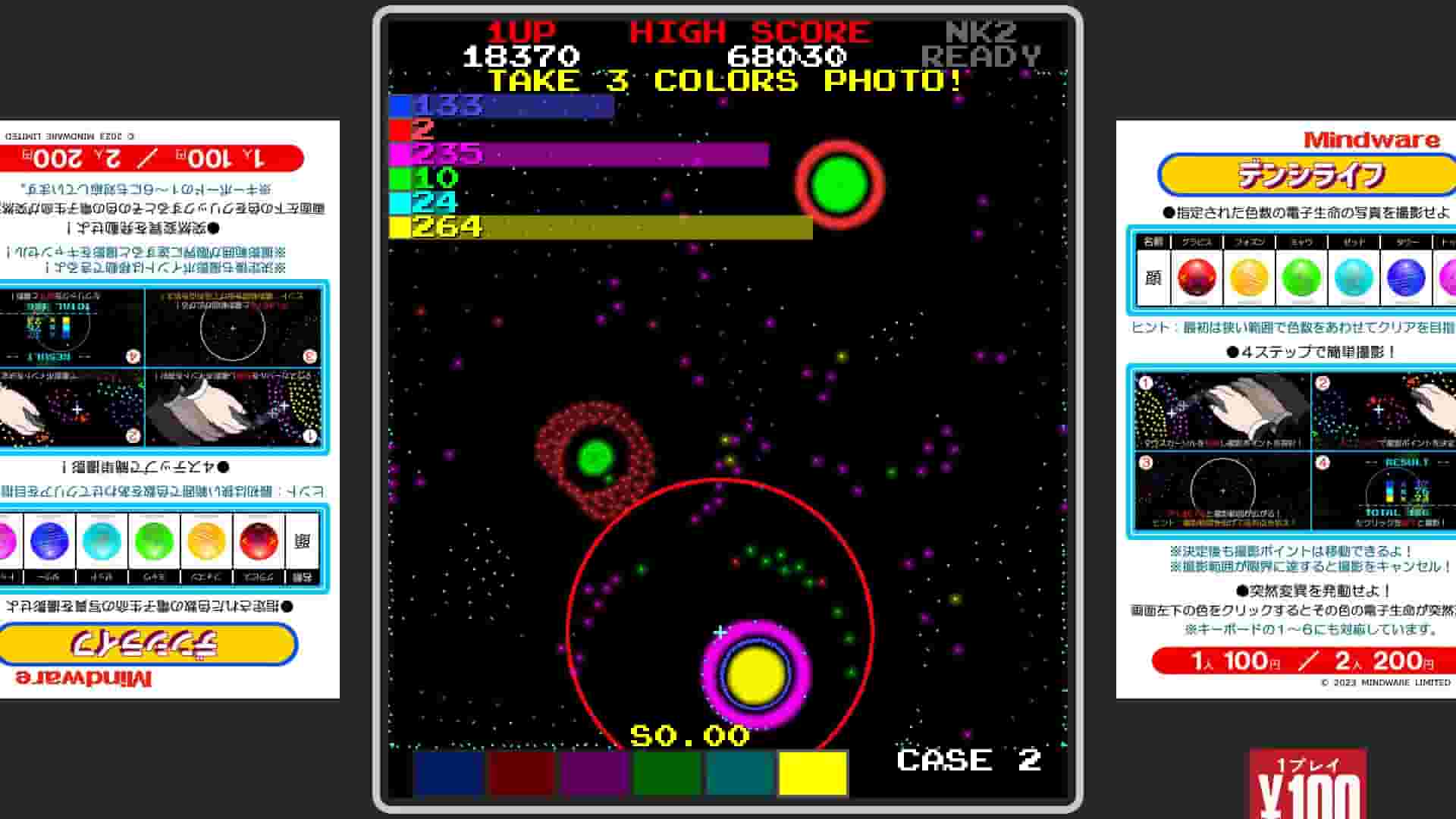The width and height of the screenshot is (1456, 819).
Task: Click the purple swatch in the bottom palette
Action: tap(593, 773)
